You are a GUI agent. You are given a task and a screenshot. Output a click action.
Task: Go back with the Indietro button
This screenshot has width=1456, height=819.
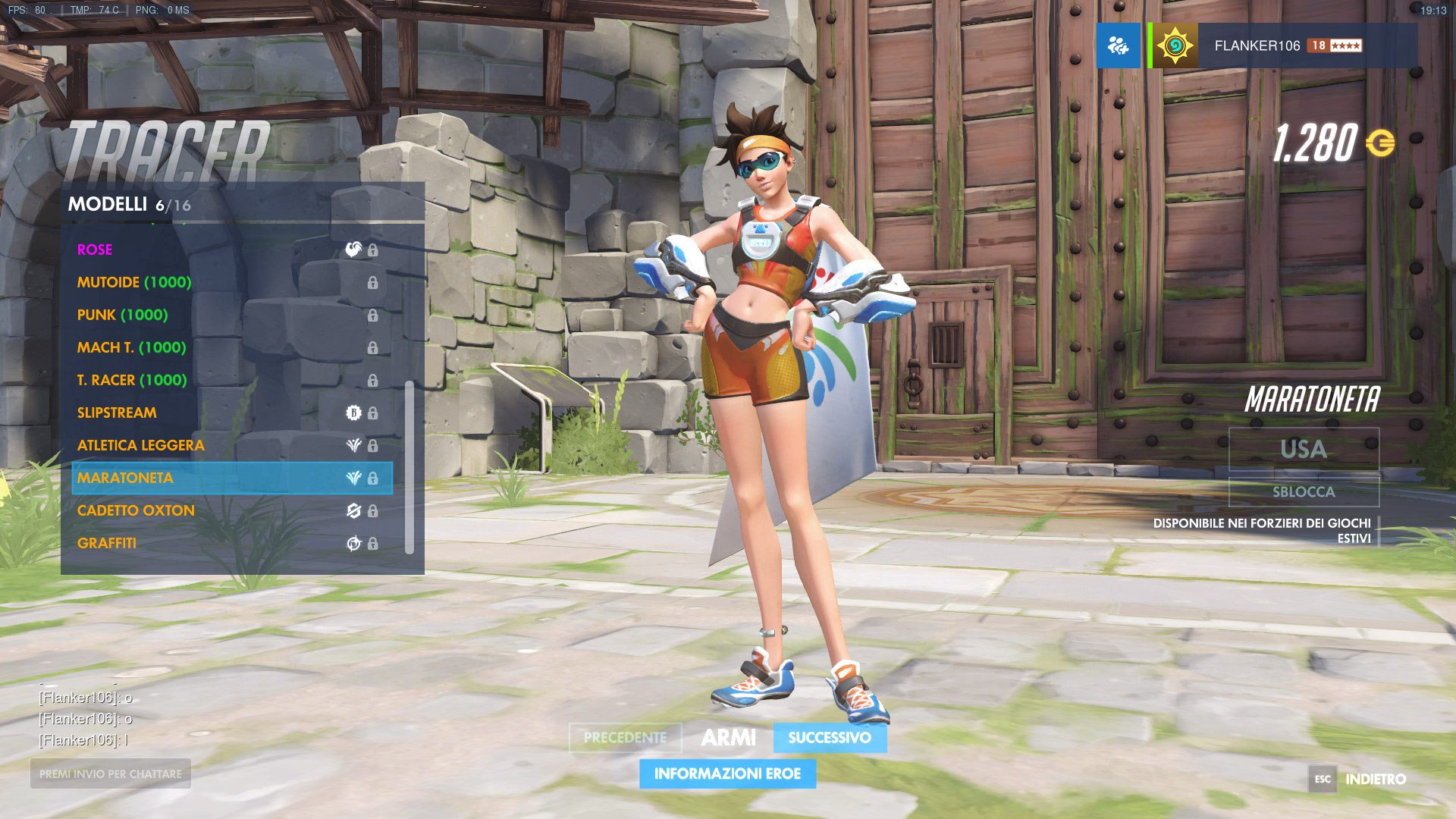(1374, 779)
